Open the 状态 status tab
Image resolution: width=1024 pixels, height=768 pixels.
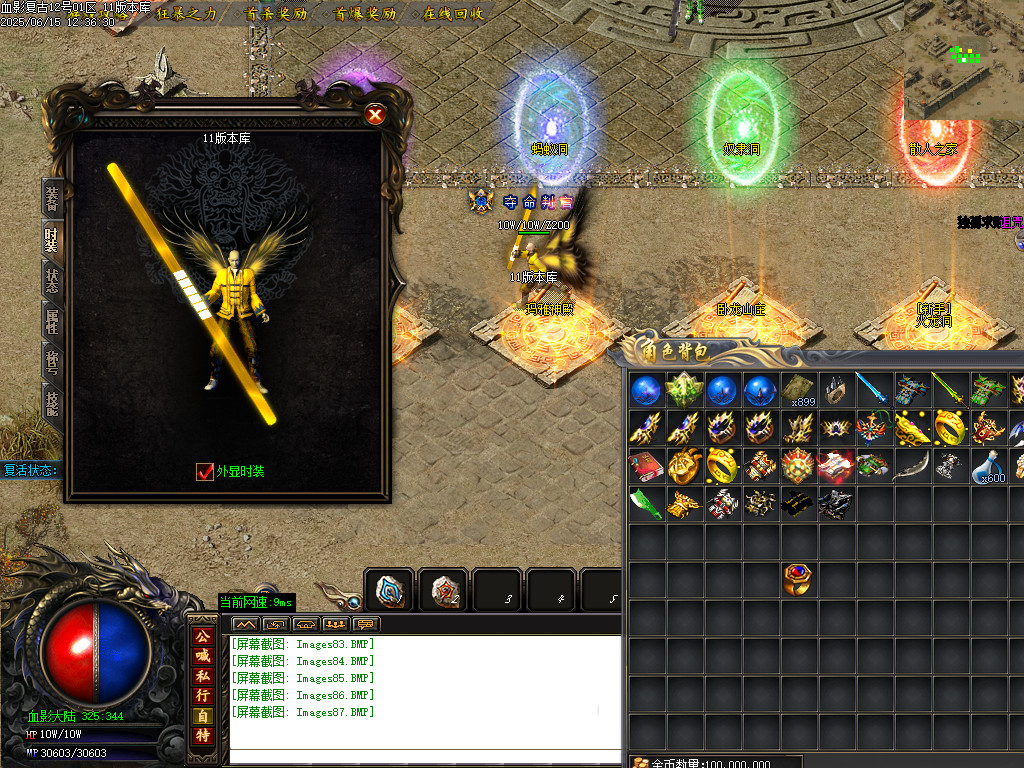(52, 281)
